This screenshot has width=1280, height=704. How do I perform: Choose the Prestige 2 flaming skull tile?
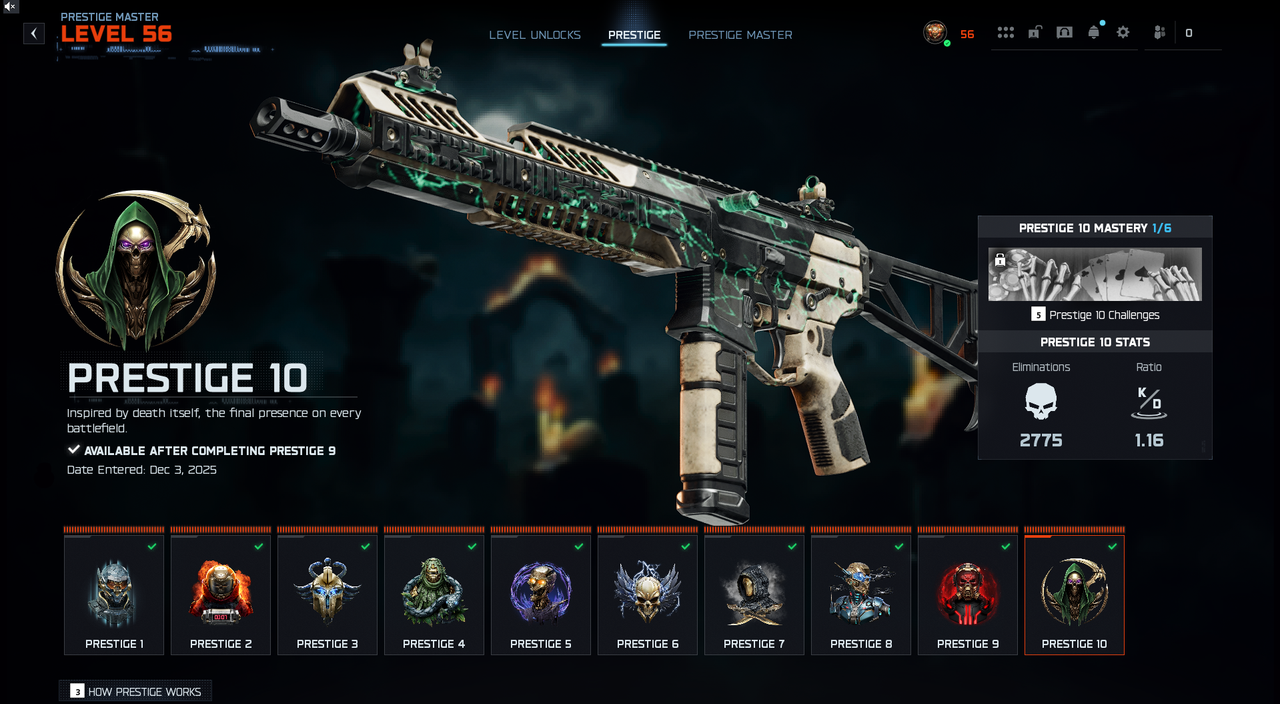click(x=221, y=595)
